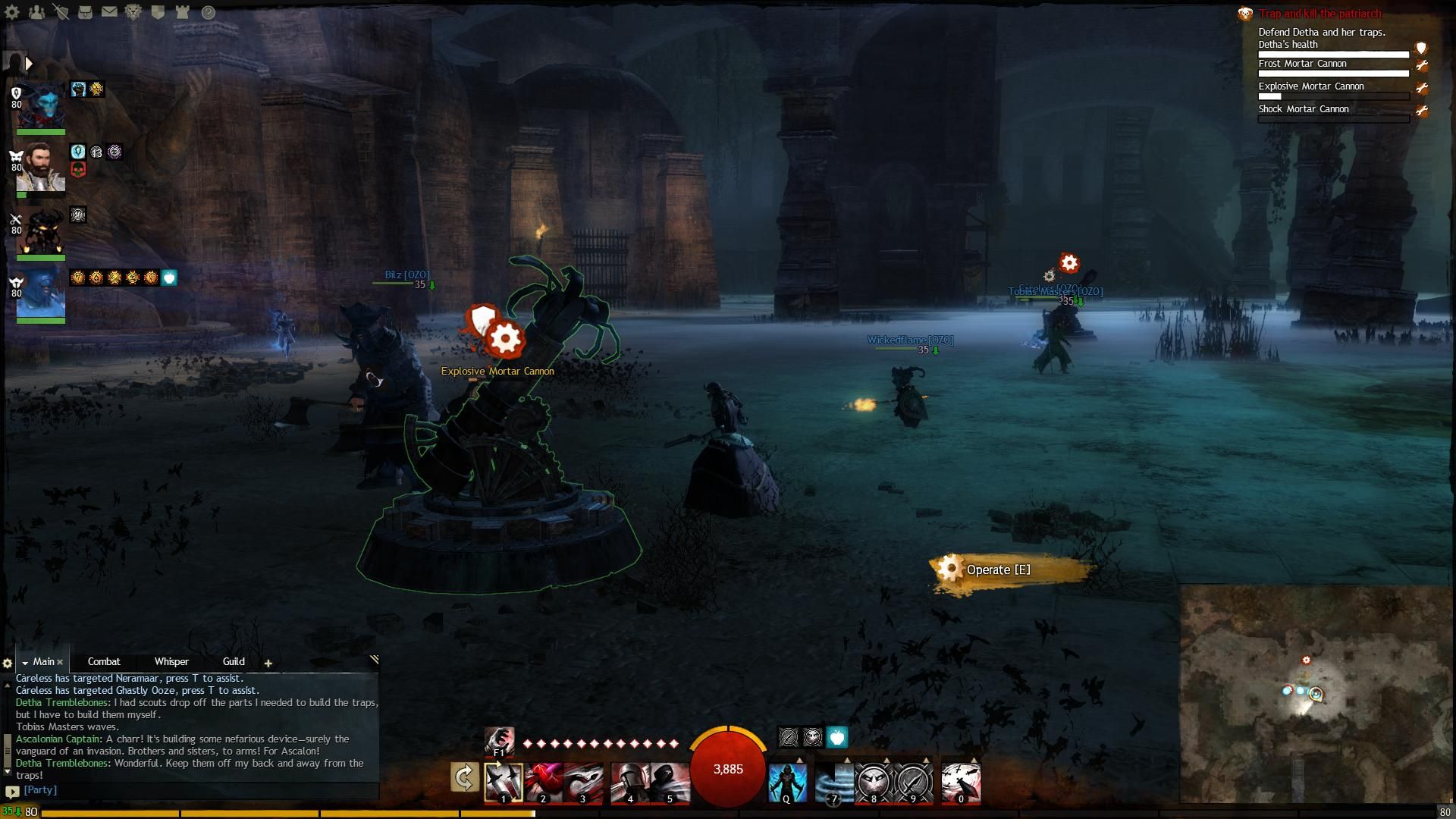
Task: Activate the helmeted knight skill 4
Action: point(629,783)
